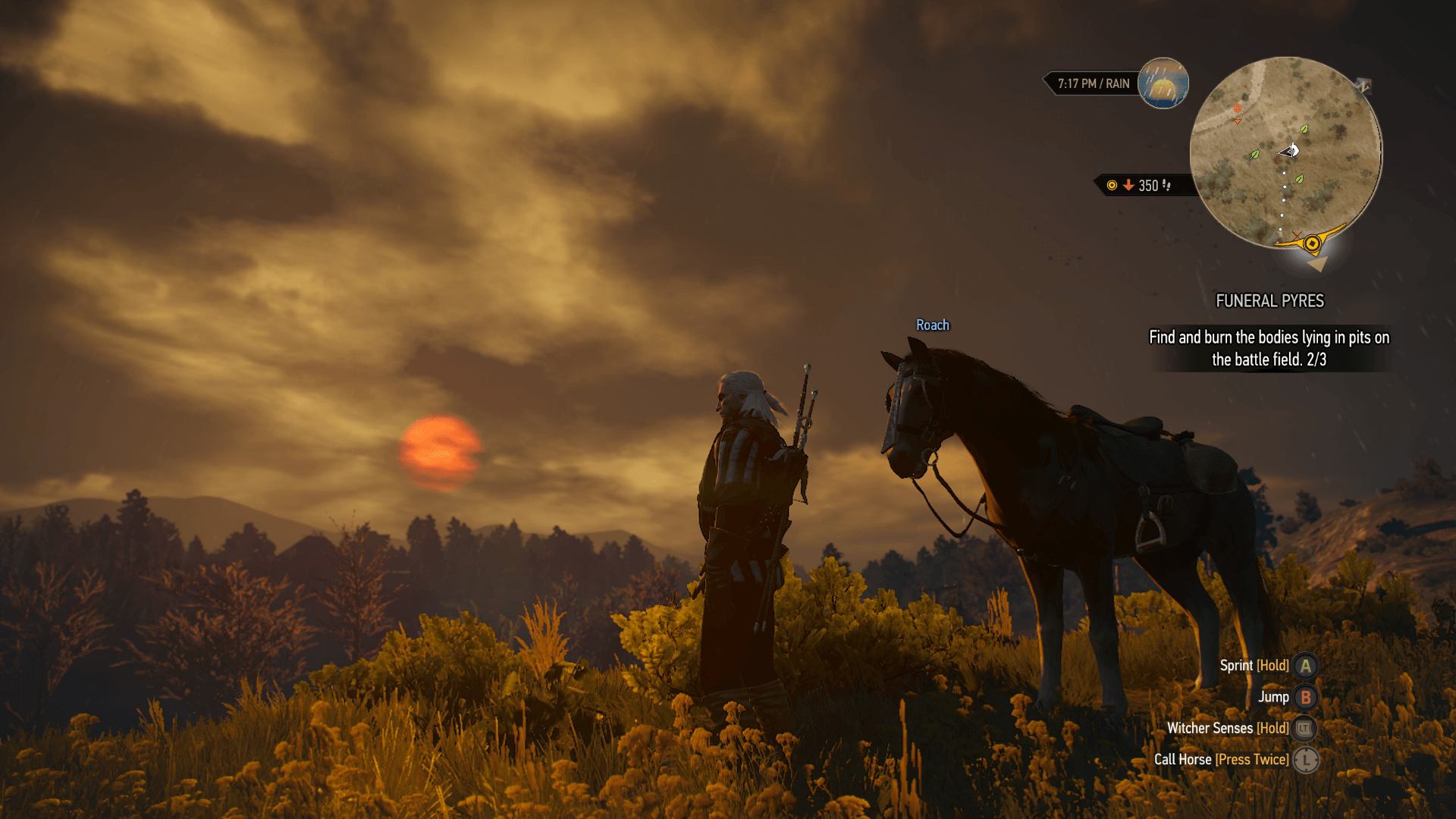Click the burn the bodies objective text
1456x819 pixels.
point(1269,348)
